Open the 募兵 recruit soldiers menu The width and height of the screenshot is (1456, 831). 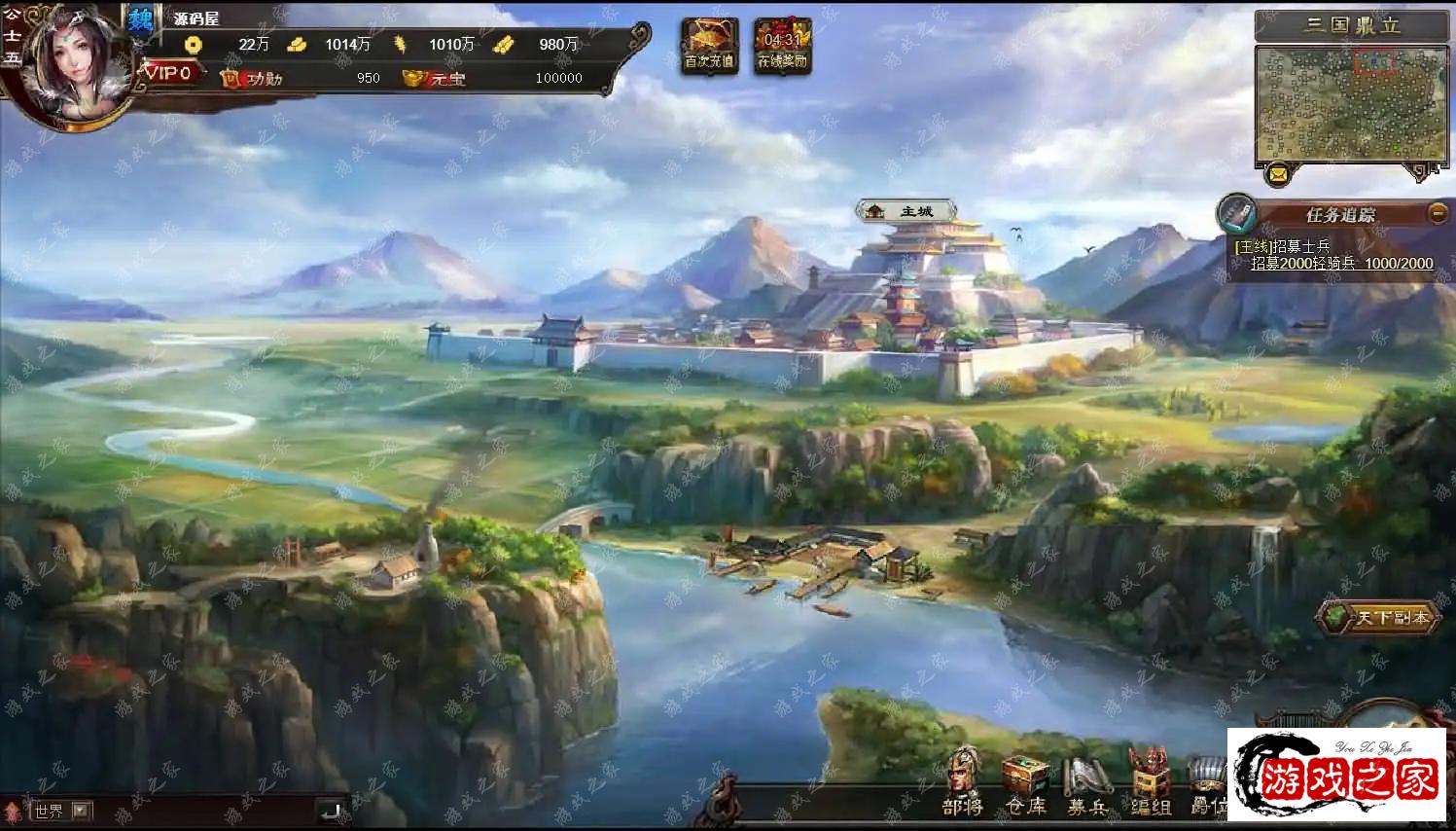pyautogui.click(x=1087, y=784)
